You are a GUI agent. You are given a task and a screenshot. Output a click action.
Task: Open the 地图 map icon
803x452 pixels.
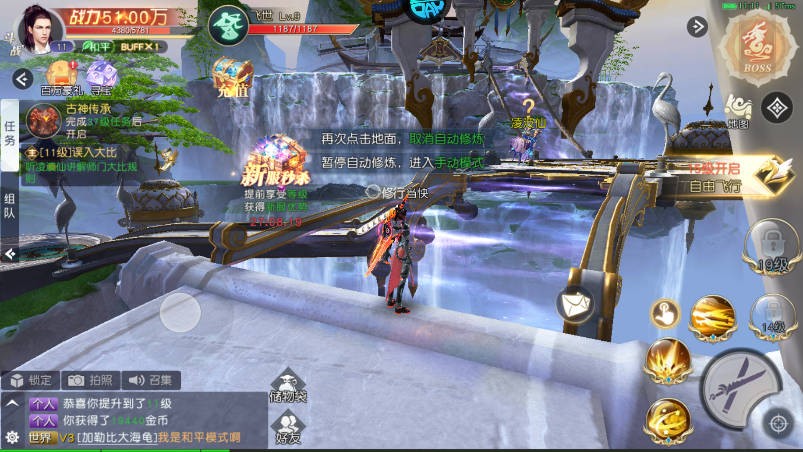[738, 110]
